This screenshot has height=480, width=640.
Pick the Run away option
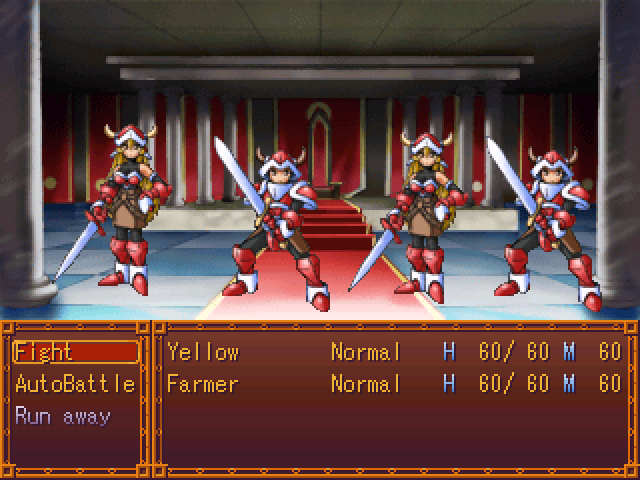coord(63,416)
